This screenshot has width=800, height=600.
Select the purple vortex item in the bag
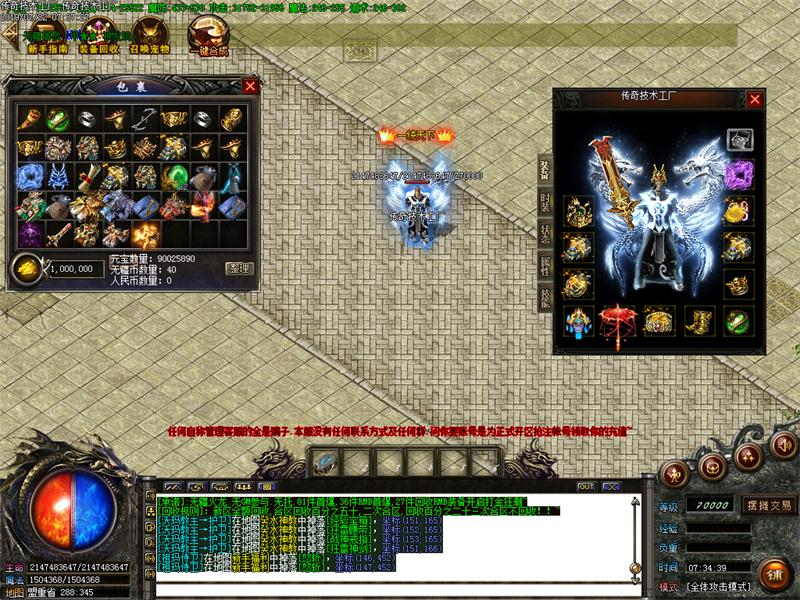[28, 234]
